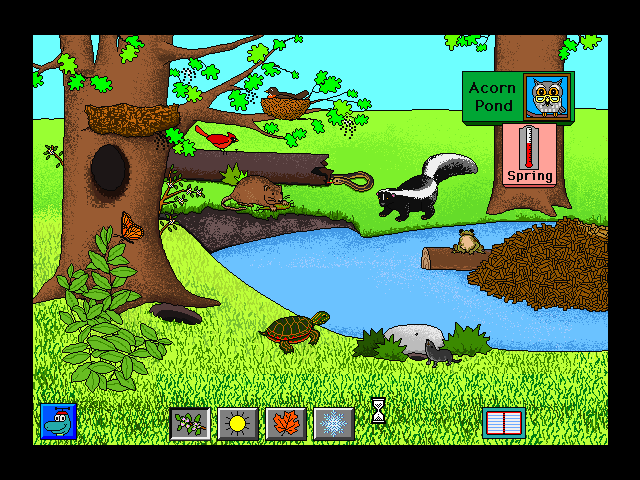This screenshot has height=480, width=640.
Task: Click the hourglass icon
Action: [378, 410]
